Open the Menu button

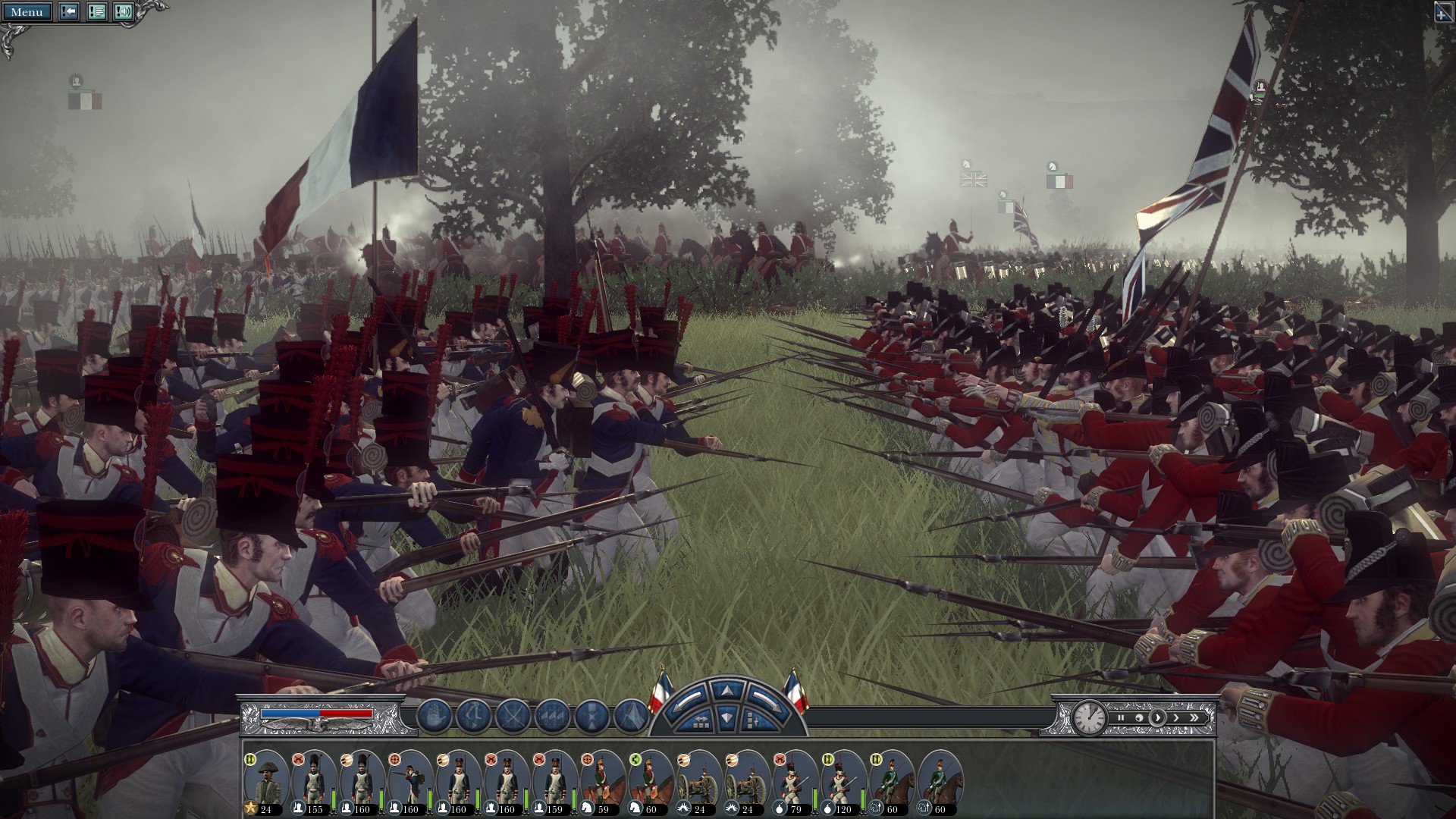pyautogui.click(x=27, y=12)
